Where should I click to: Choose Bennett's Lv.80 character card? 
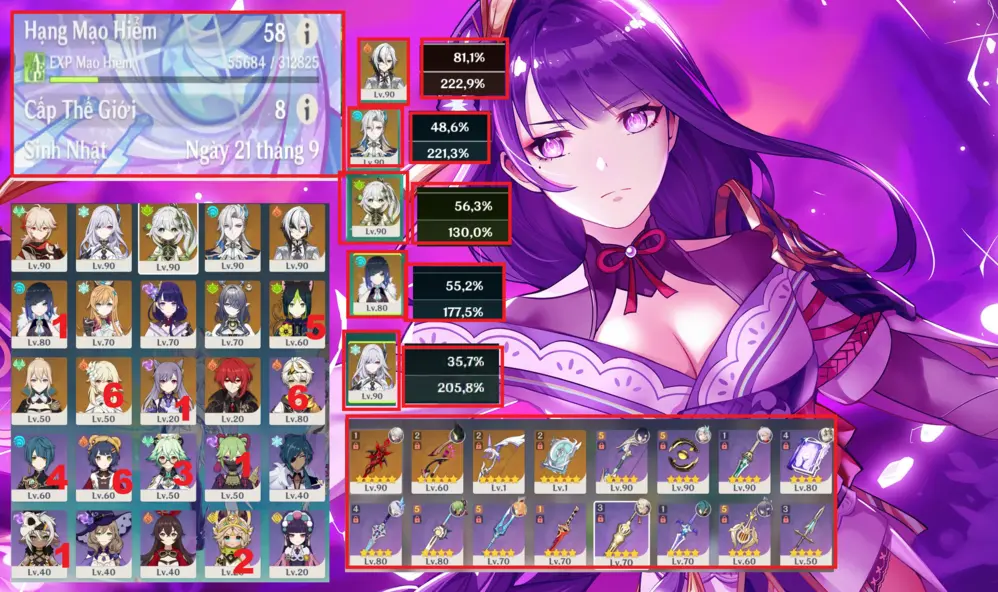(297, 386)
